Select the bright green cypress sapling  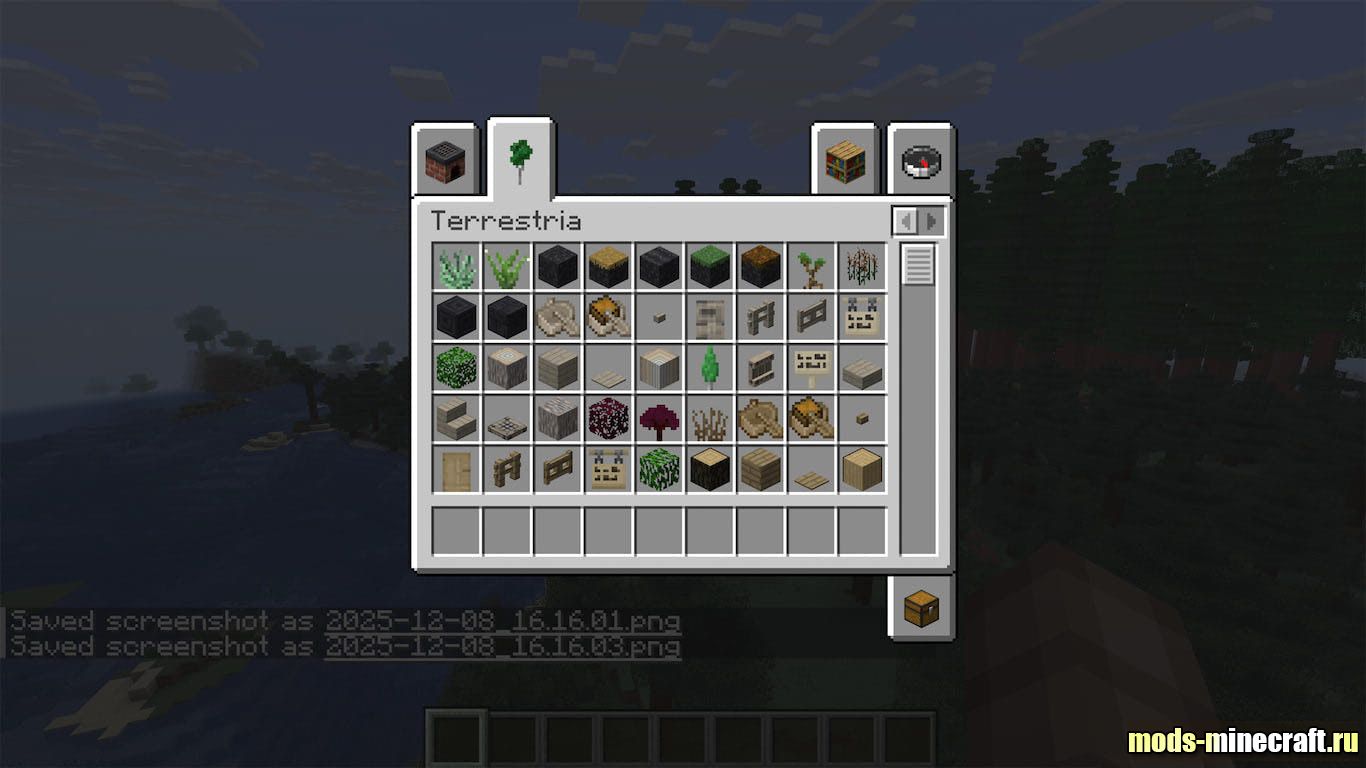[710, 368]
